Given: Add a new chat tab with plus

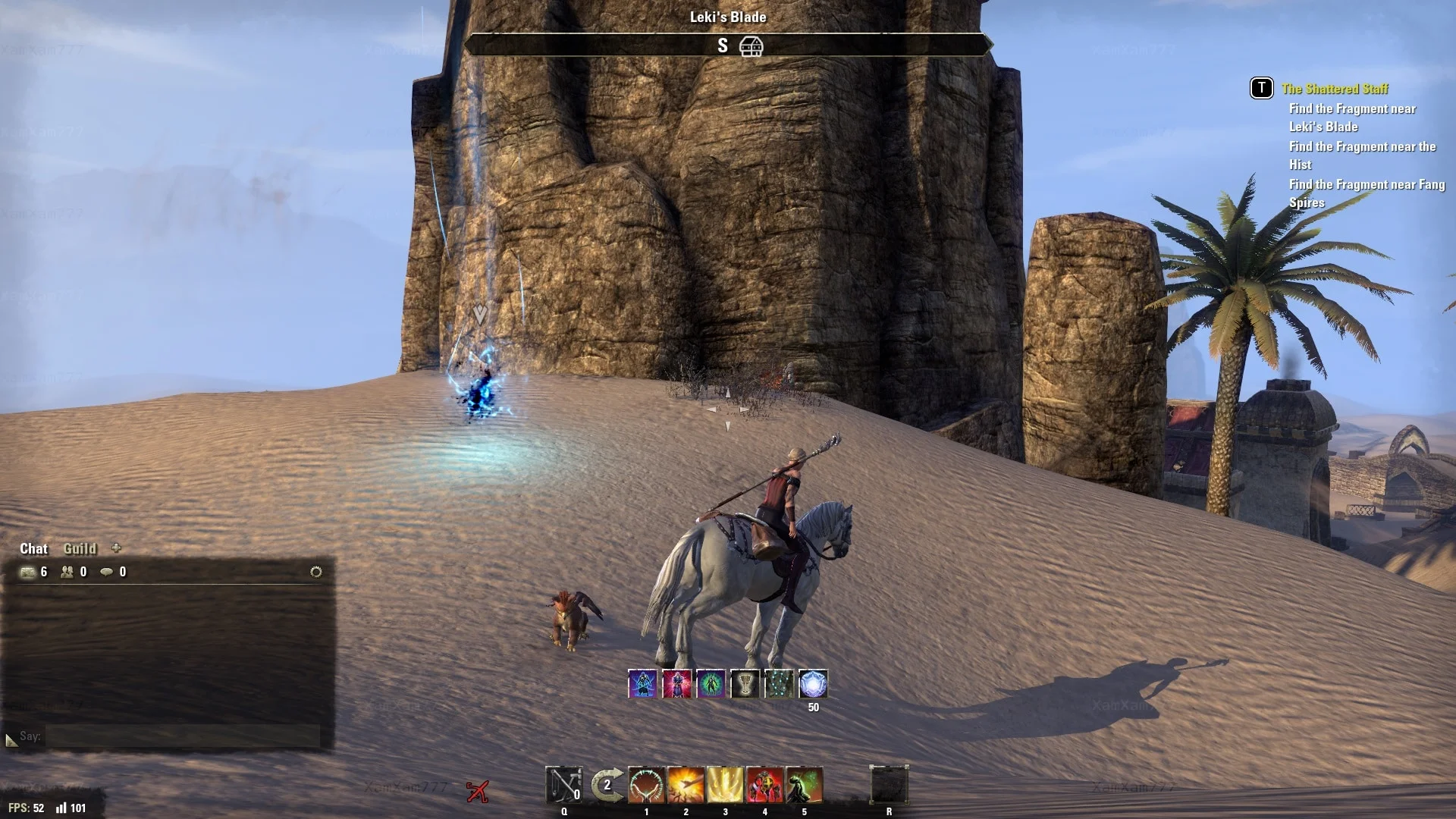Looking at the screenshot, I should (x=116, y=548).
